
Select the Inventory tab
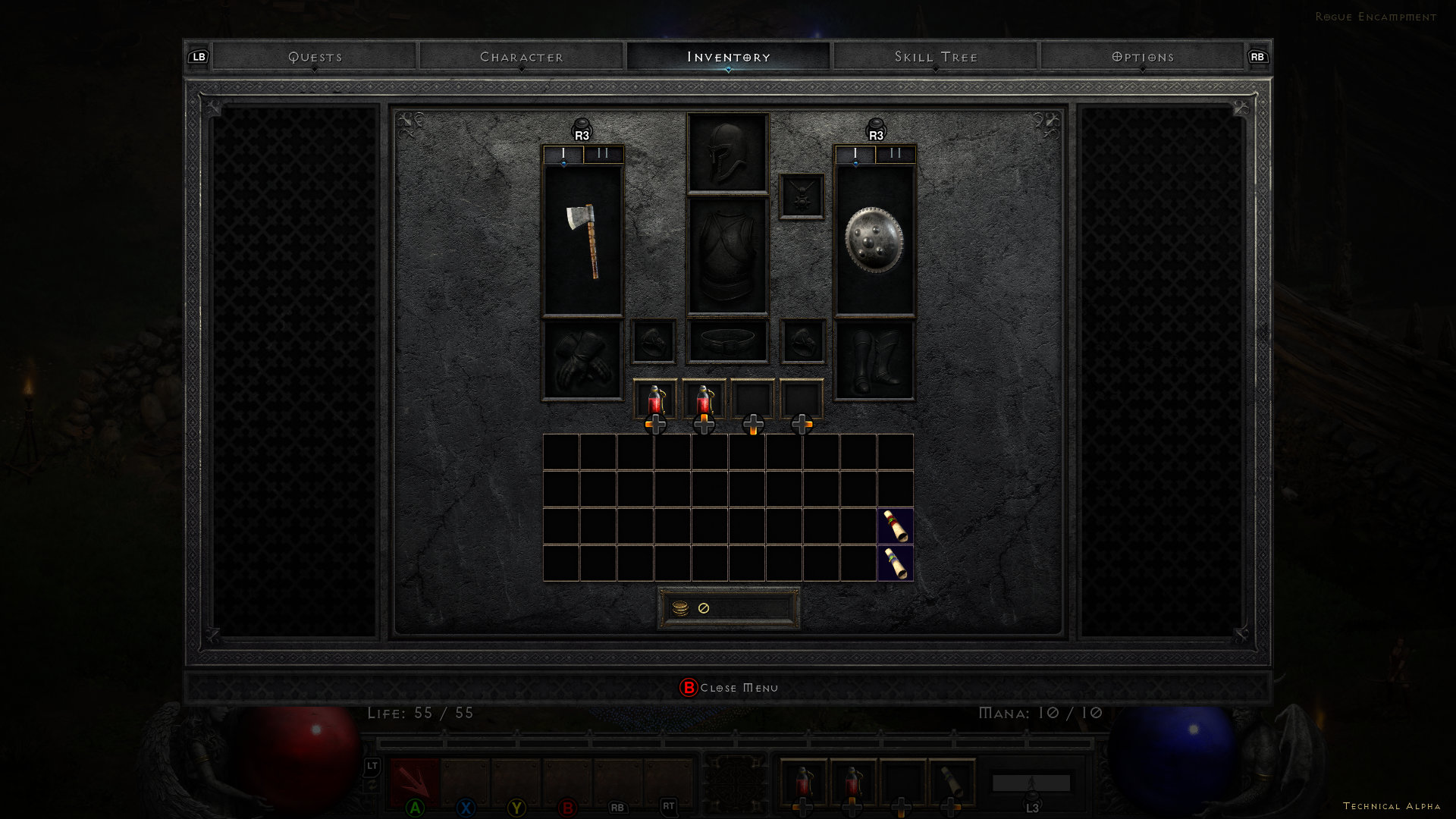(x=728, y=57)
